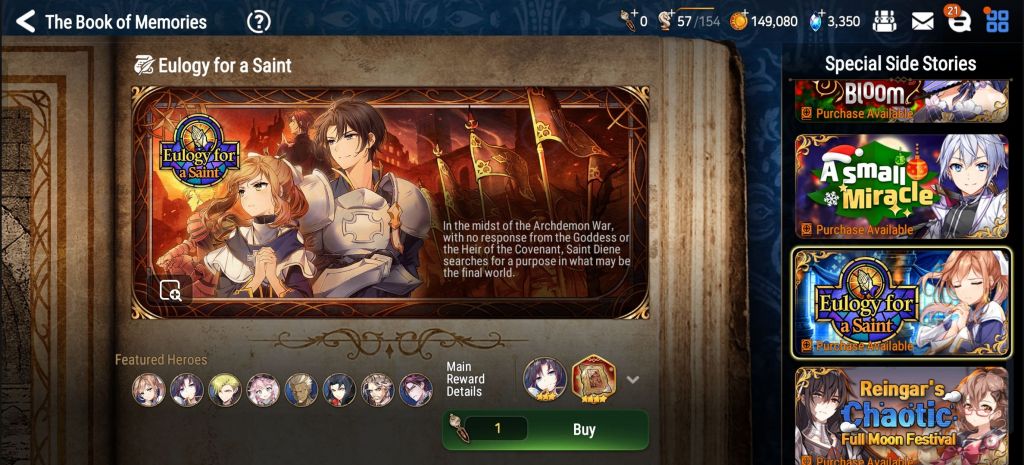This screenshot has height=465, width=1024.
Task: Buy the Eulogy for a Saint story
Action: coord(545,429)
